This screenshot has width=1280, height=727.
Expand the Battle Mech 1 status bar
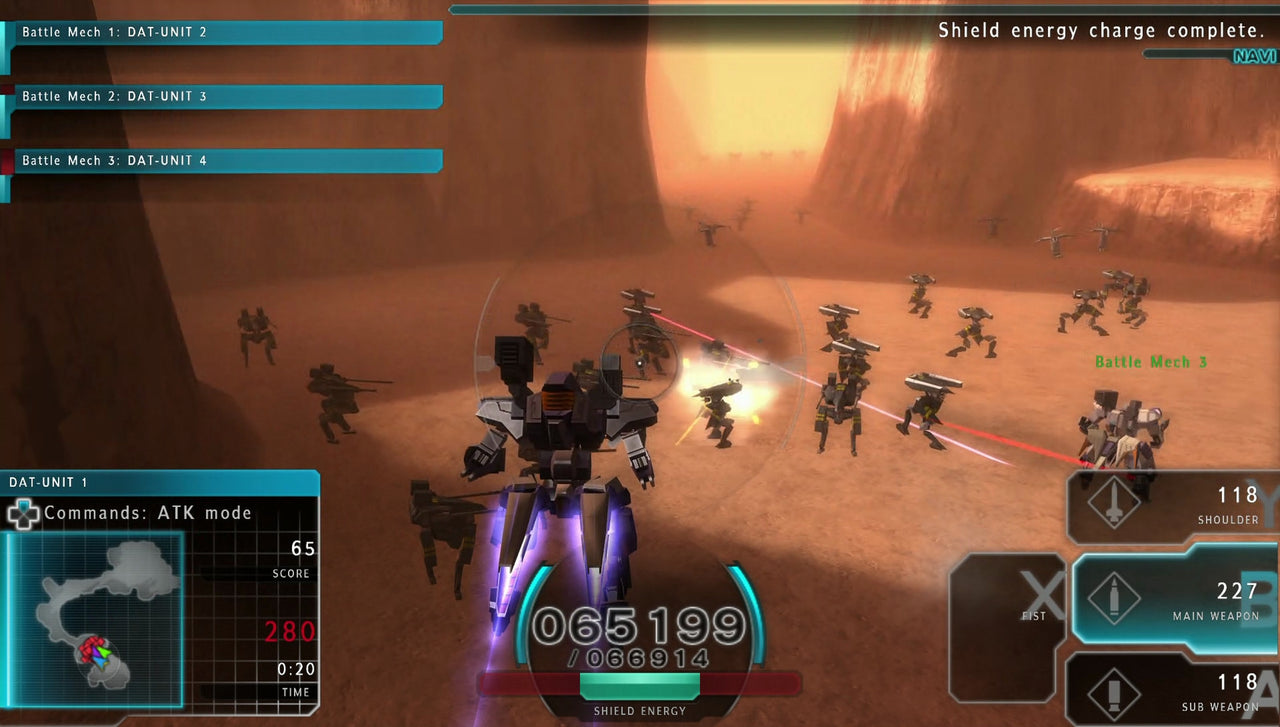click(225, 32)
